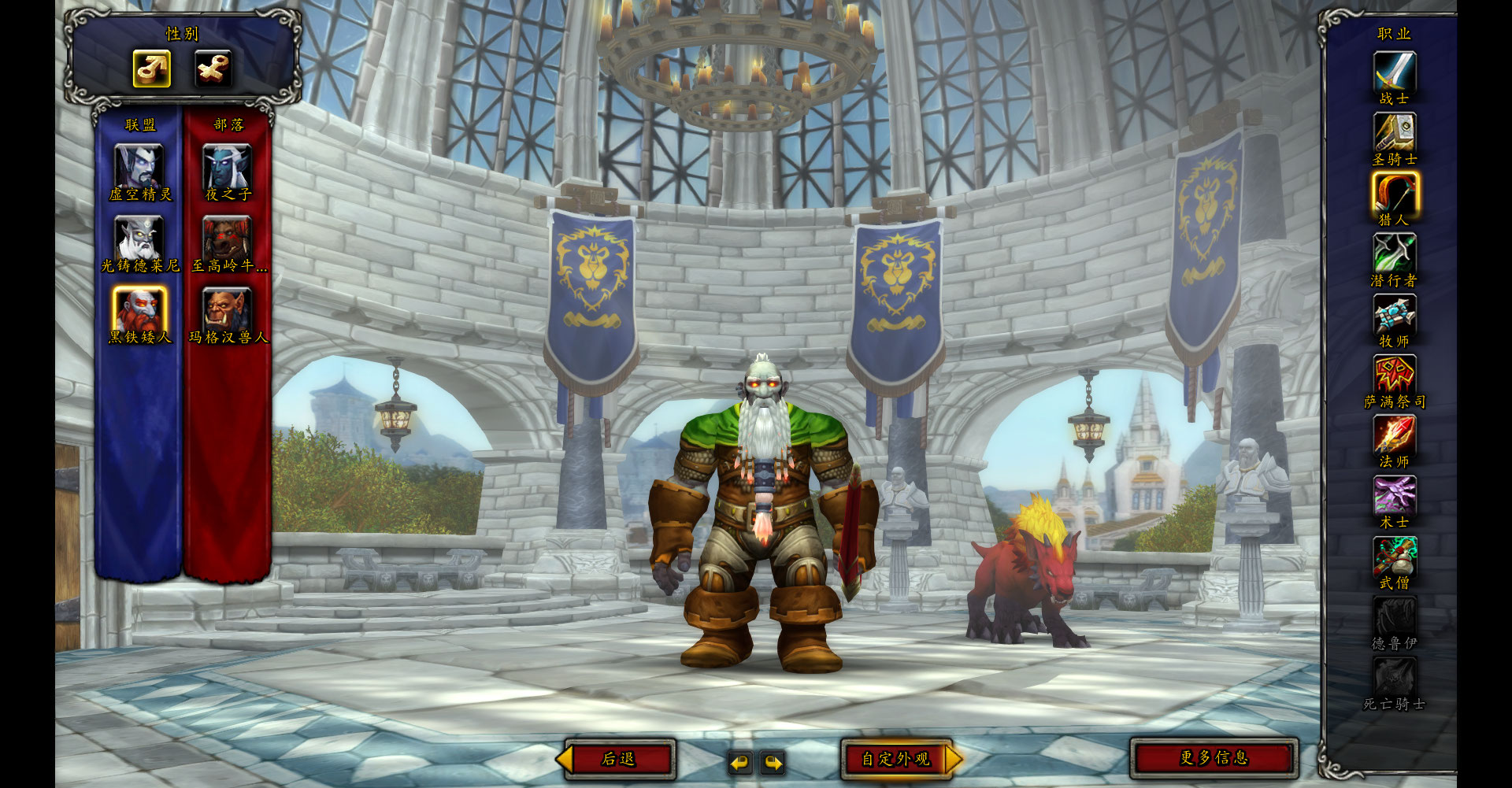The height and width of the screenshot is (788, 1512).
Task: Choose the Nightborne race (夜之子)
Action: pyautogui.click(x=227, y=166)
